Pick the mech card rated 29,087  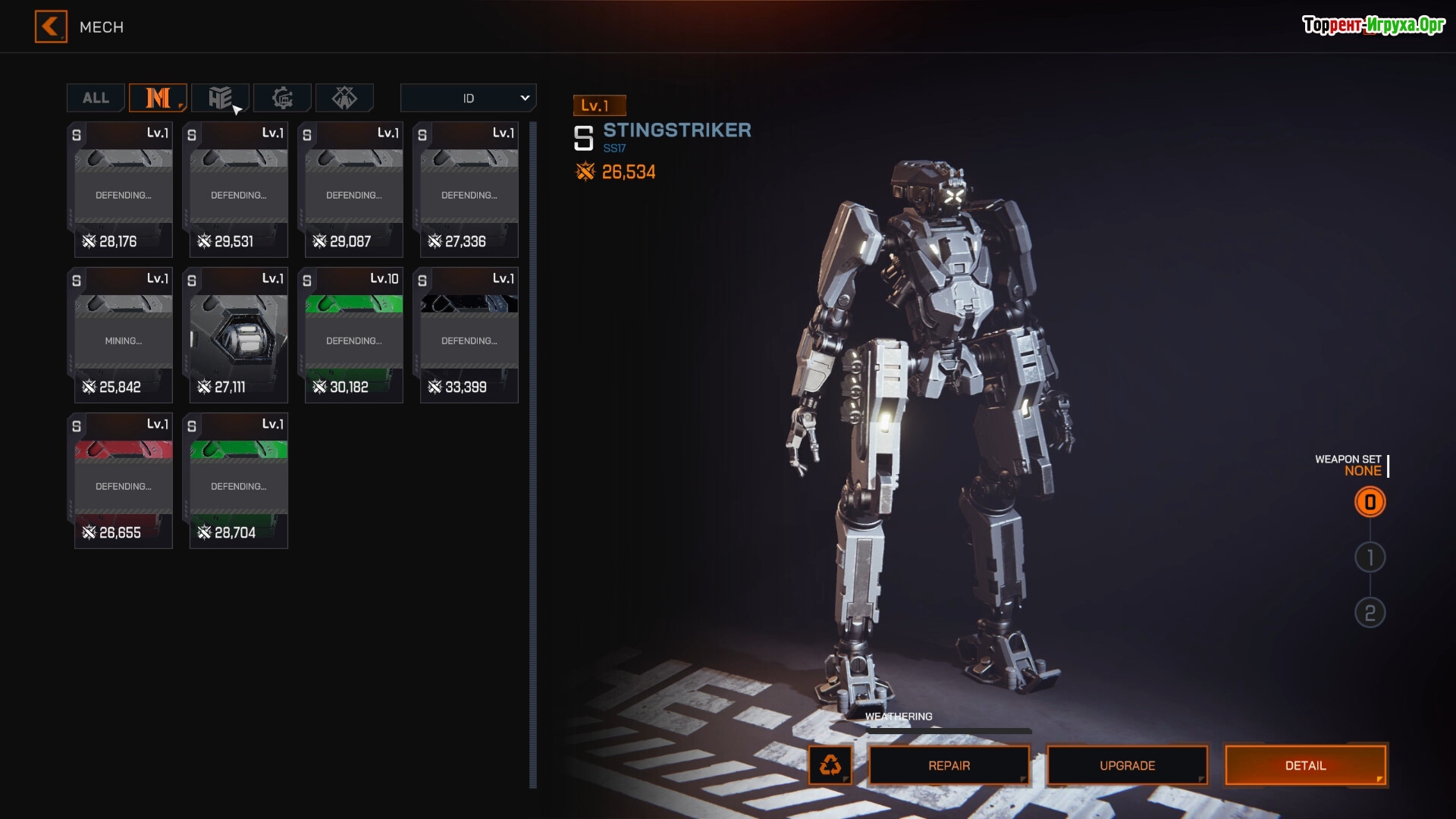coord(353,190)
